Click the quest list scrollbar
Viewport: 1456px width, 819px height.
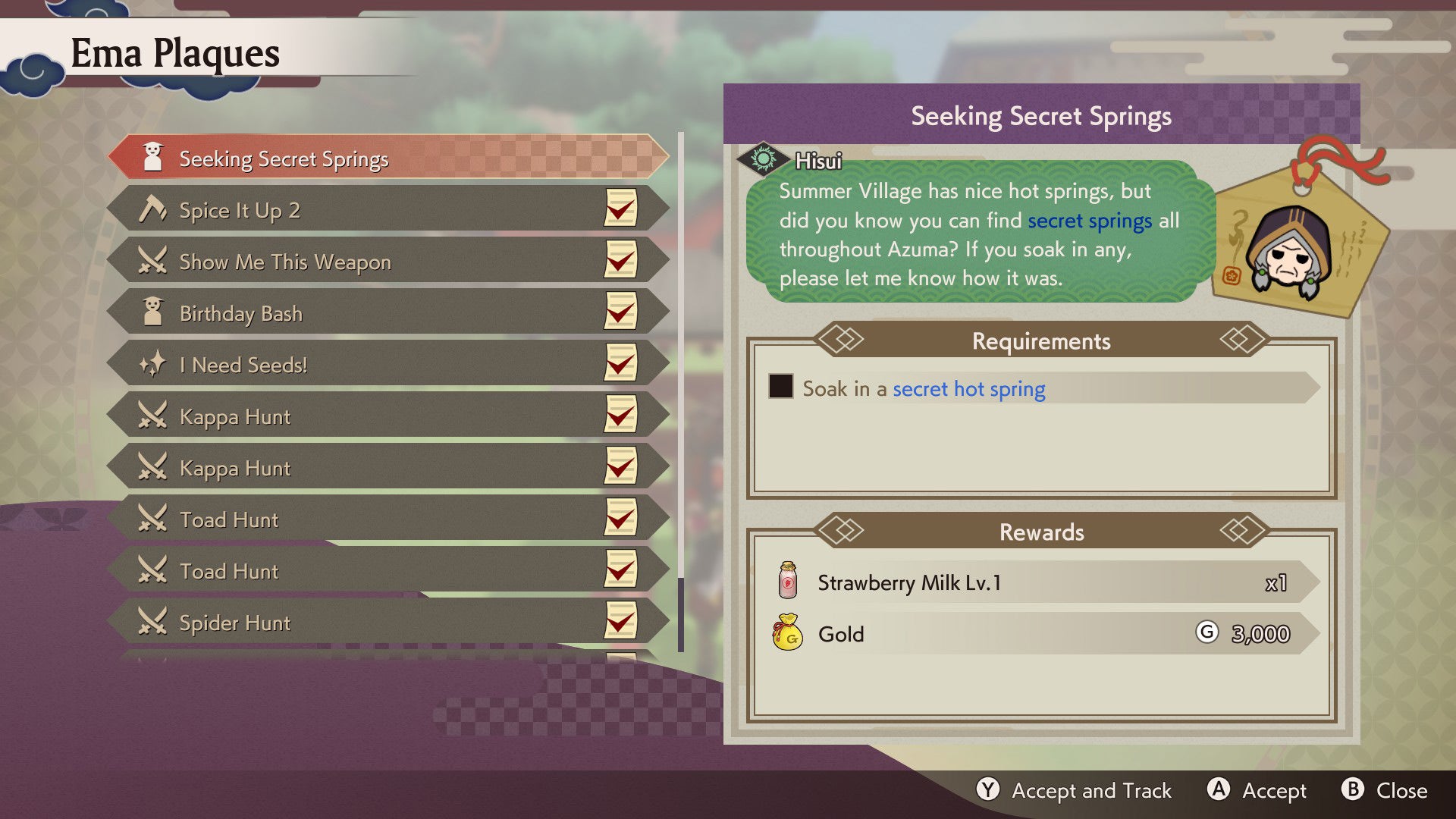[679, 379]
